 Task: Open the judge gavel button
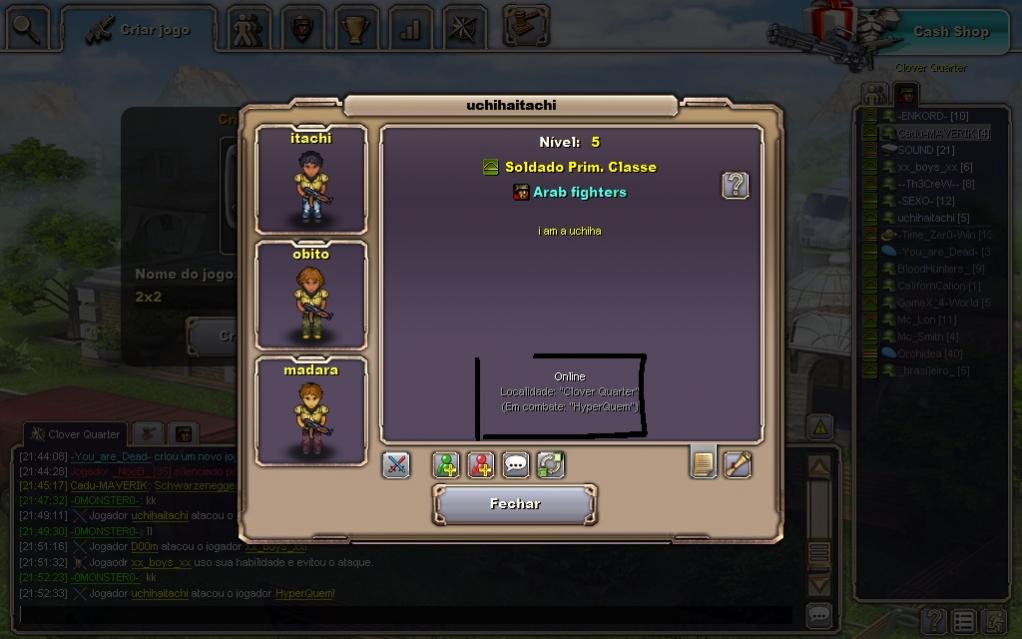pyautogui.click(x=525, y=27)
